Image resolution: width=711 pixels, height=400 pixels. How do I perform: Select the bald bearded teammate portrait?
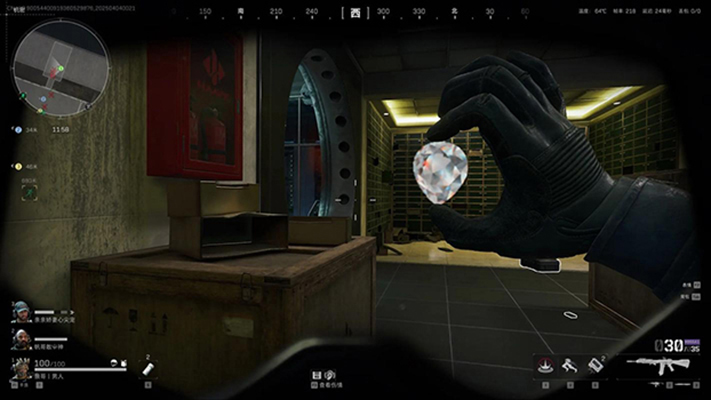point(21,341)
